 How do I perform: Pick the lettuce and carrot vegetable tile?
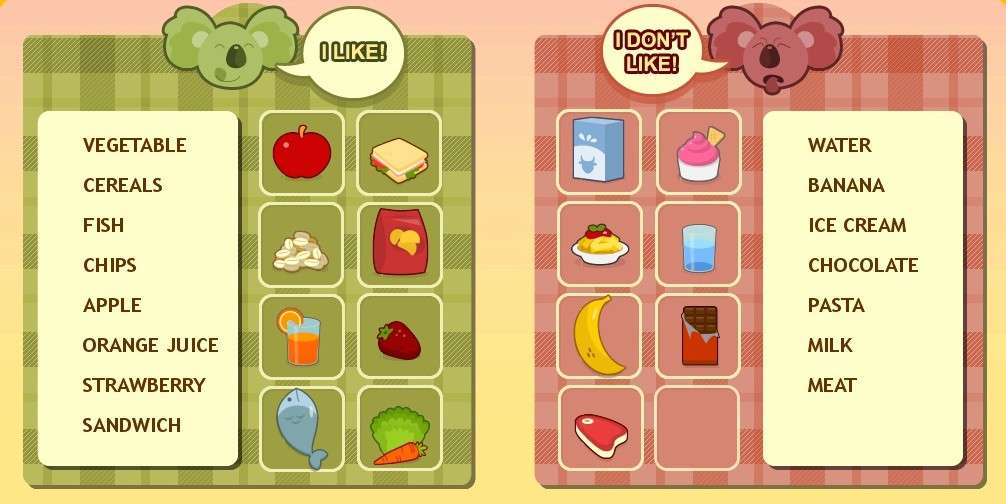(399, 428)
